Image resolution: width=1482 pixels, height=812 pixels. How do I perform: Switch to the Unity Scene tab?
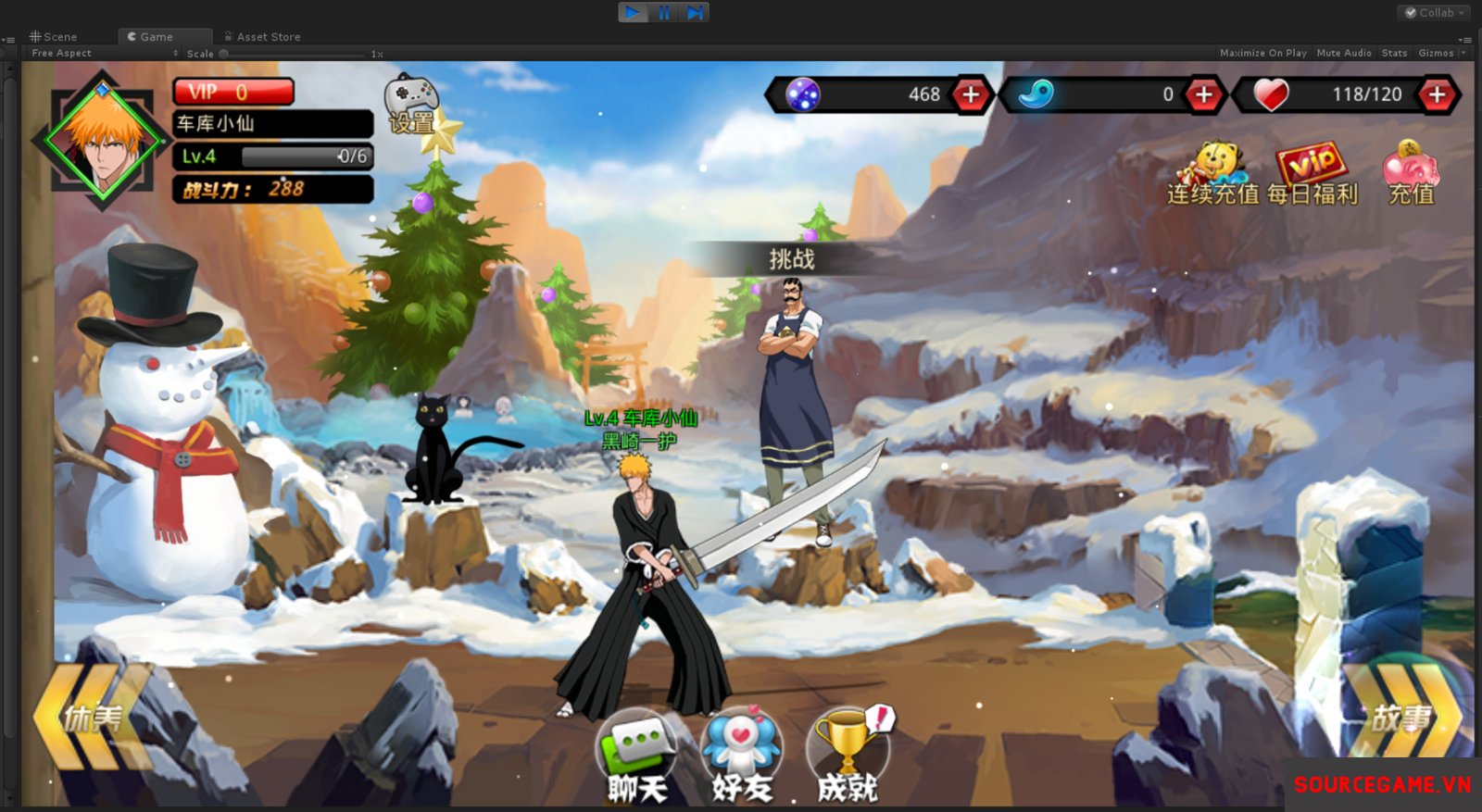[54, 37]
